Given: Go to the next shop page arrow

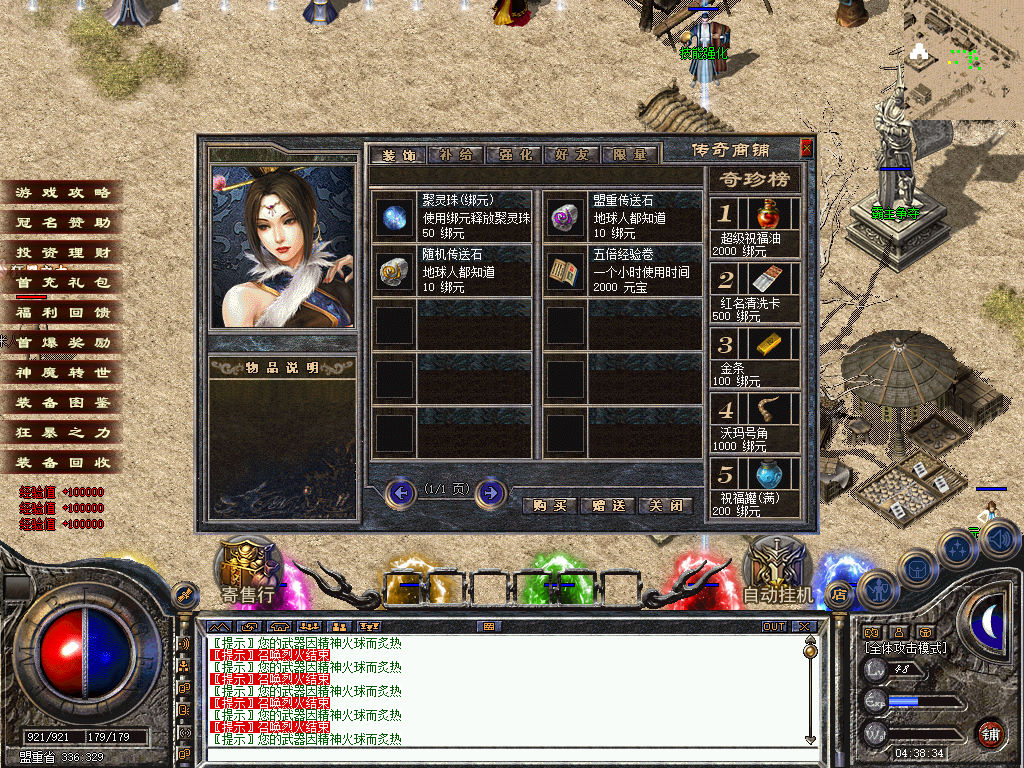Looking at the screenshot, I should click(490, 492).
